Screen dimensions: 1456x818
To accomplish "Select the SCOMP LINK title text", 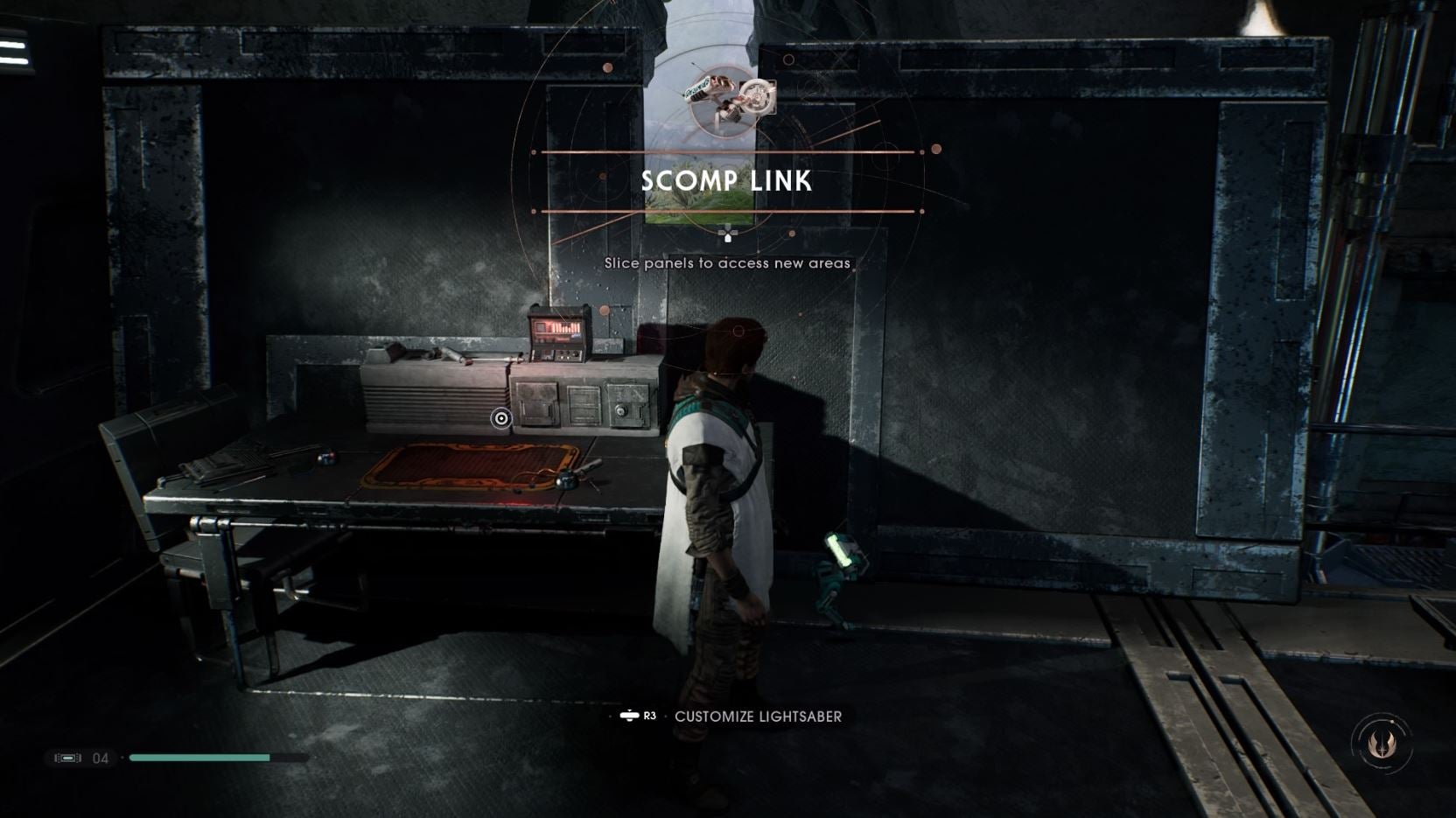I will 726,182.
